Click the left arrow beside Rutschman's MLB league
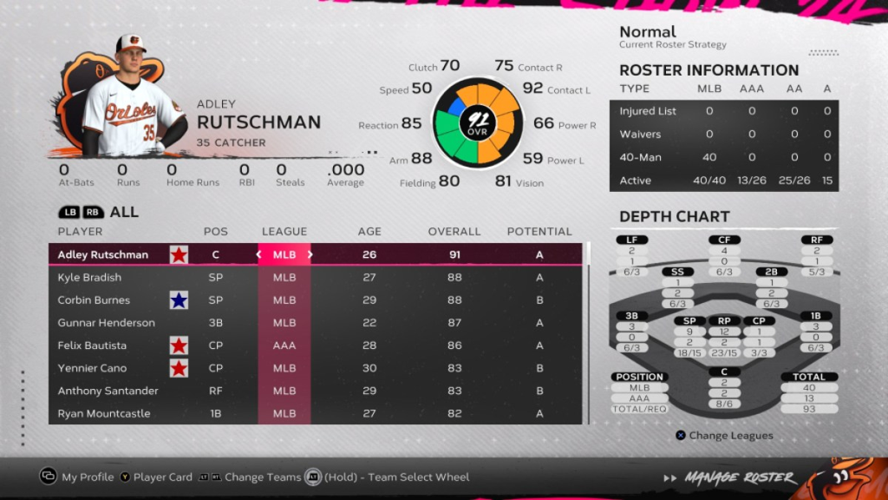This screenshot has height=500, width=888. [x=259, y=255]
